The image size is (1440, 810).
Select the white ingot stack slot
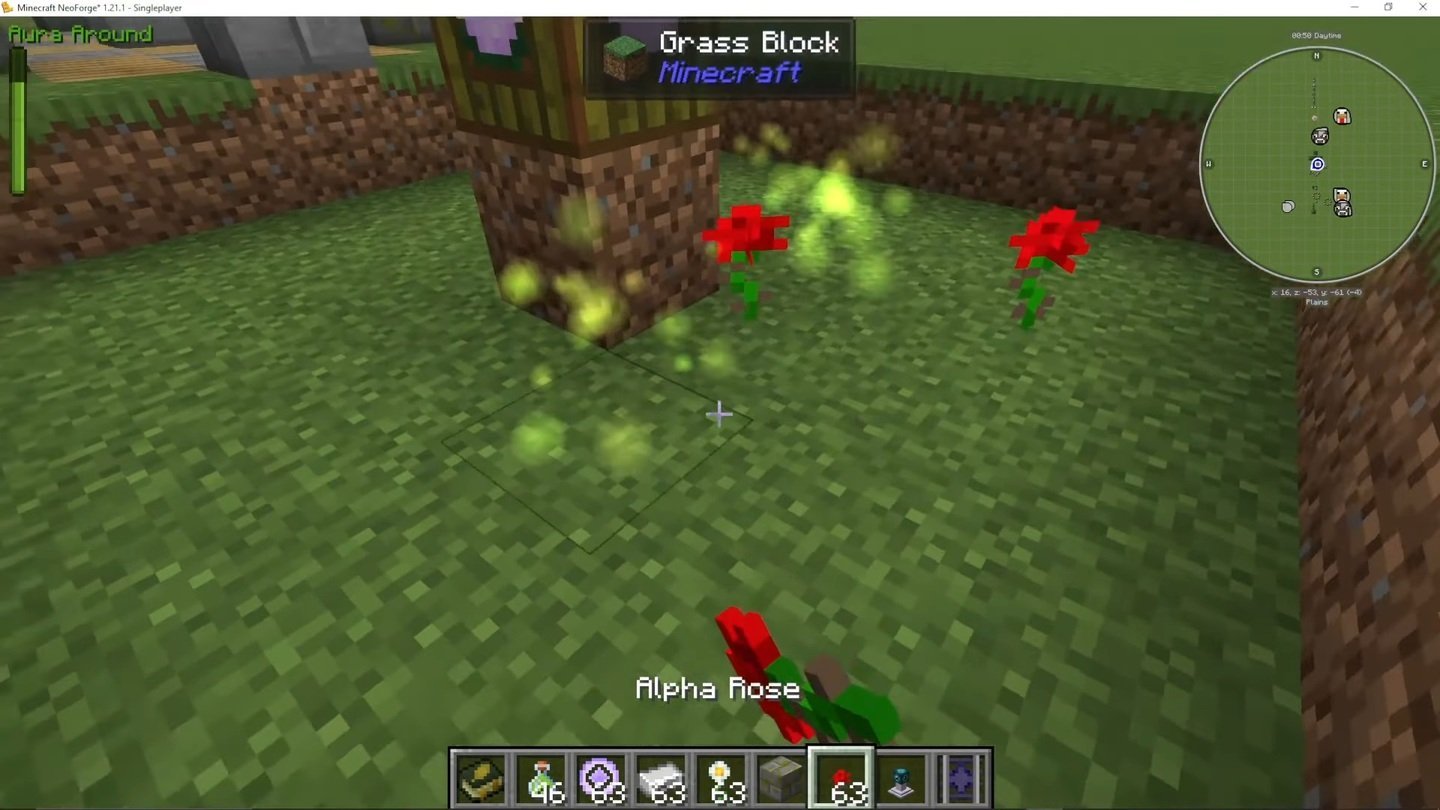[661, 778]
